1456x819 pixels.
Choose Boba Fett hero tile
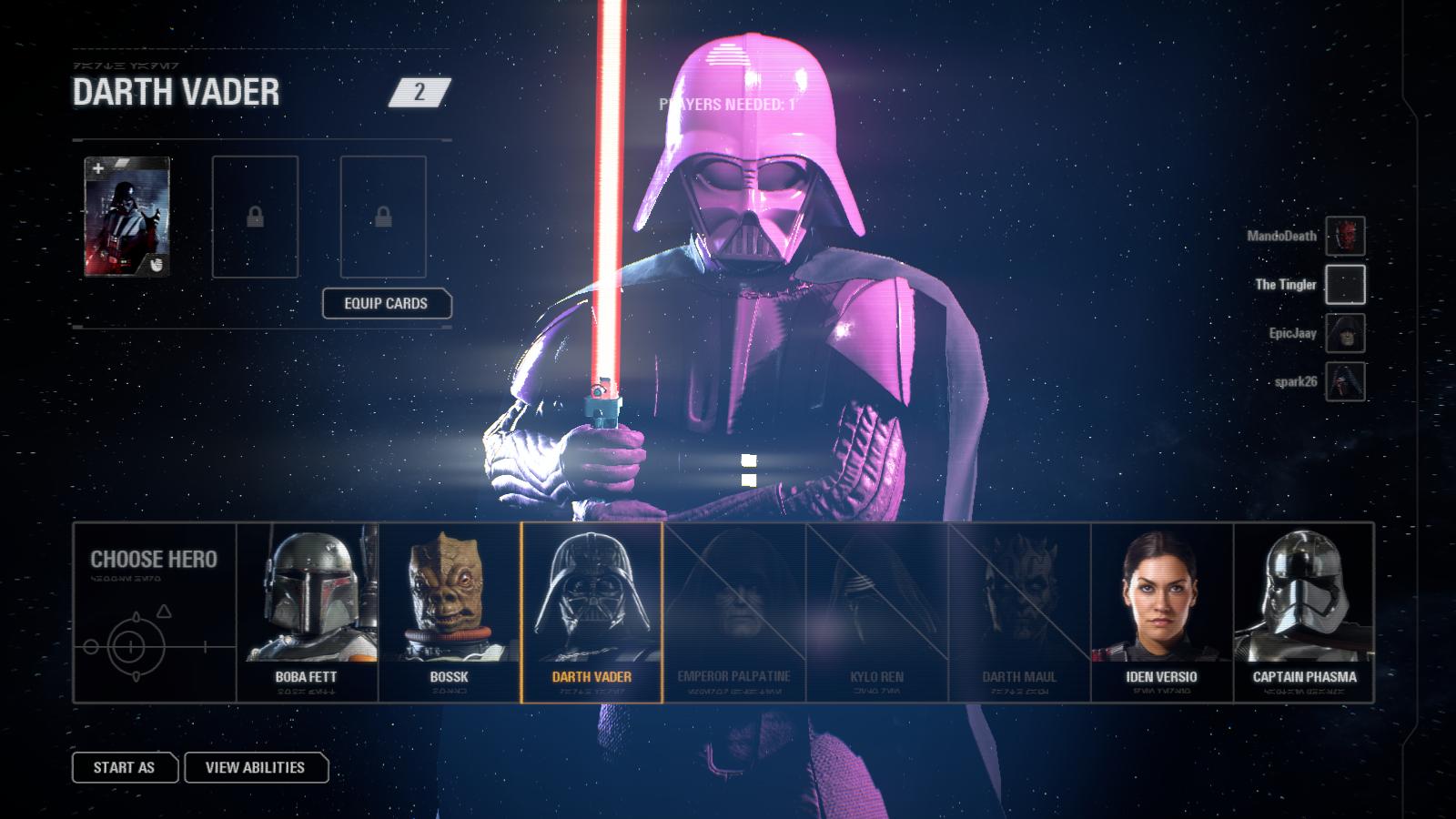coord(307,612)
